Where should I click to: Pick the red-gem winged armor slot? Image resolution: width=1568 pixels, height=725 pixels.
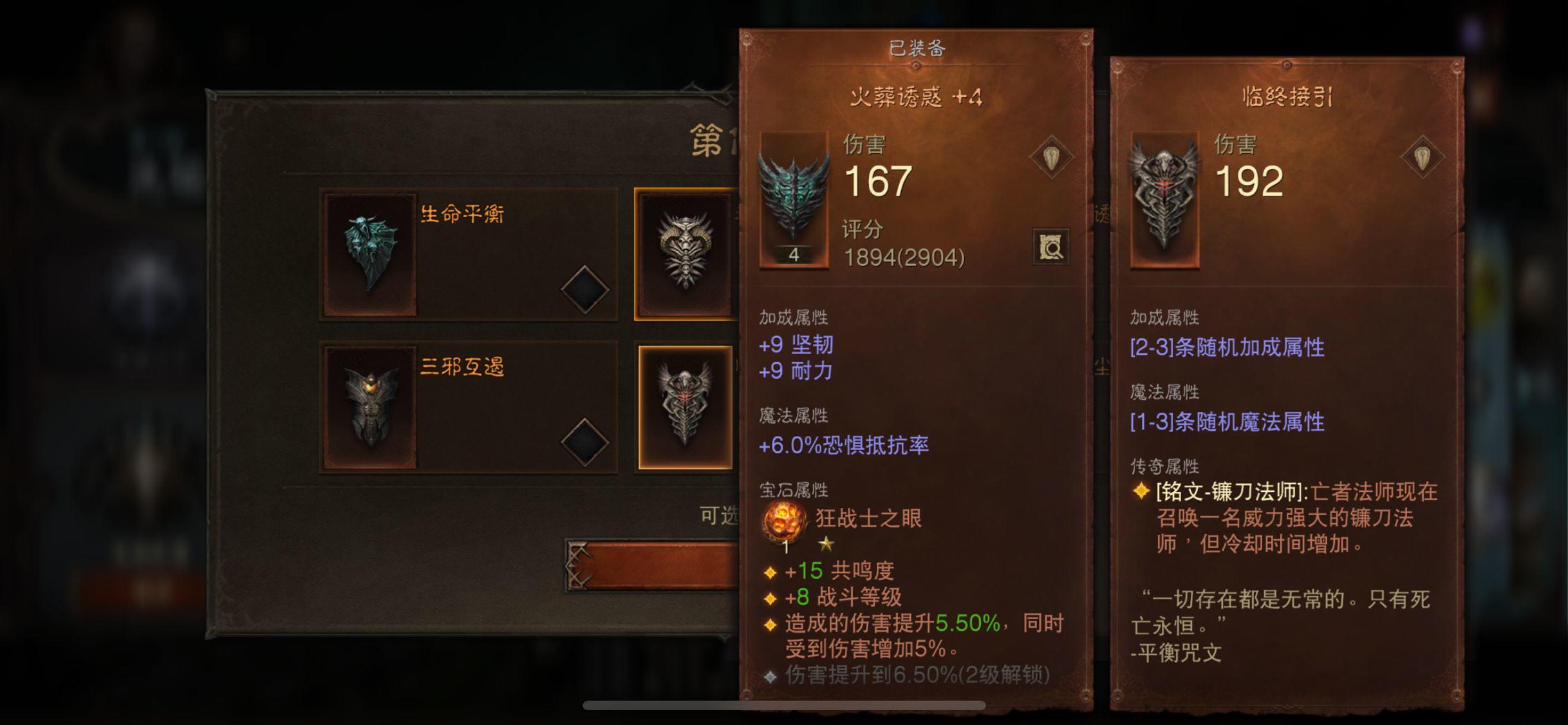pyautogui.click(x=685, y=407)
